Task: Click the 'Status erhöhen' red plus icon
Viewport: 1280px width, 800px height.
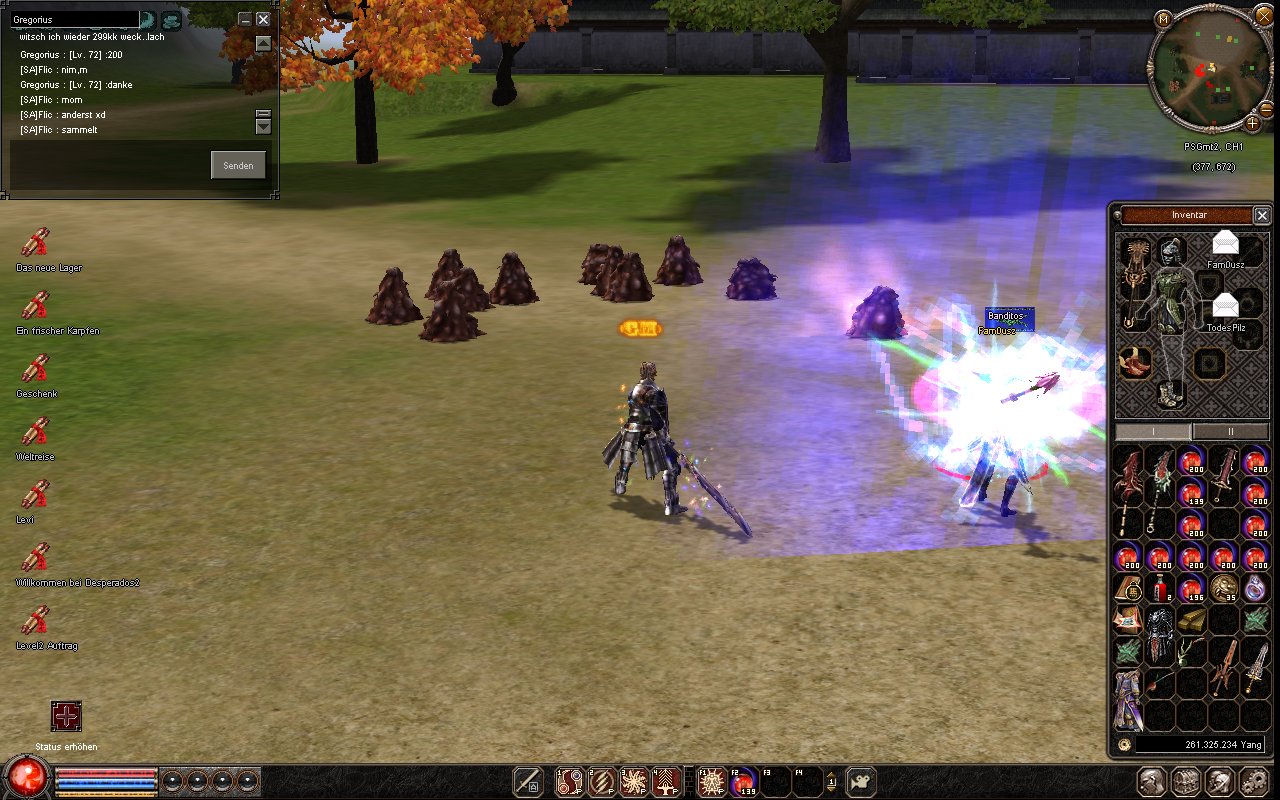Action: pyautogui.click(x=66, y=716)
